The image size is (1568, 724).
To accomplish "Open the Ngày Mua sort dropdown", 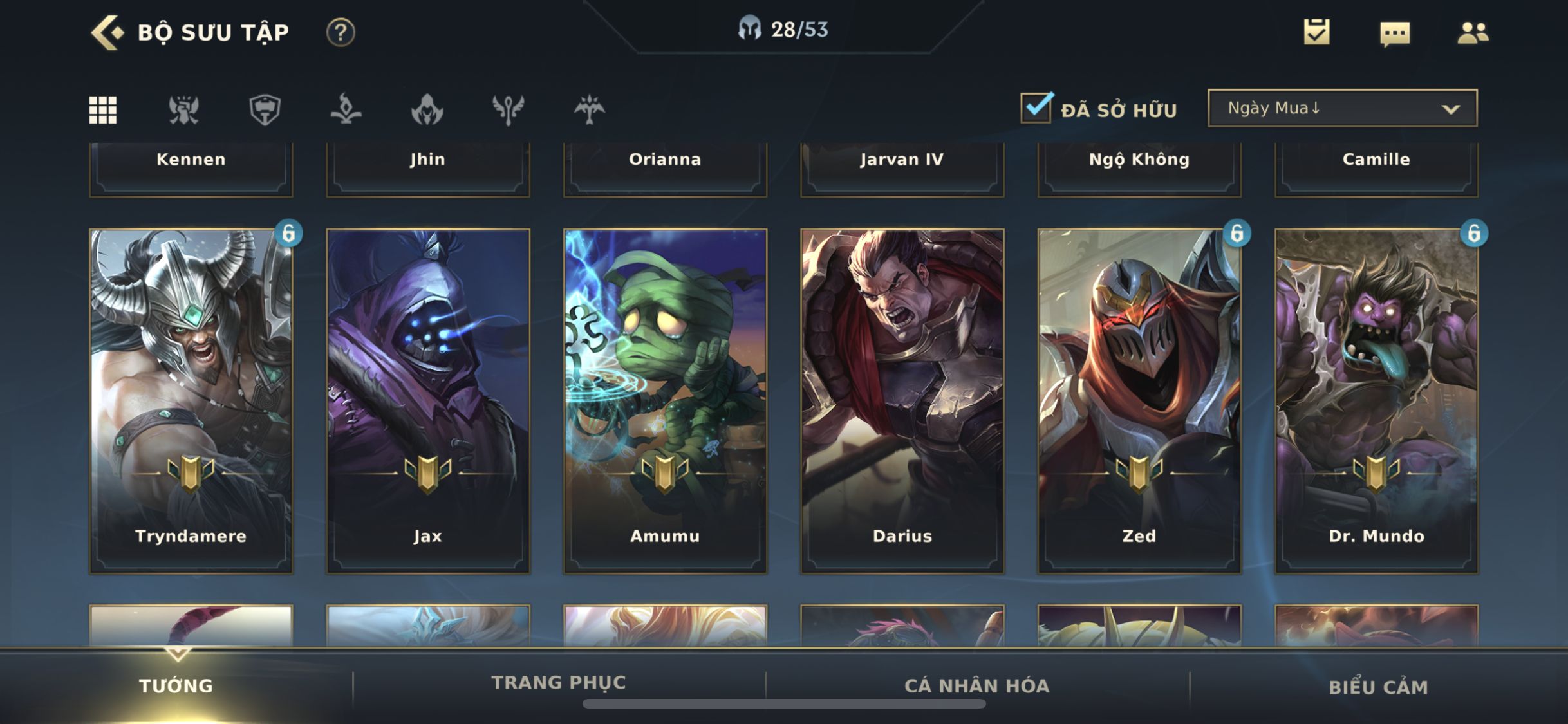I will click(x=1342, y=108).
